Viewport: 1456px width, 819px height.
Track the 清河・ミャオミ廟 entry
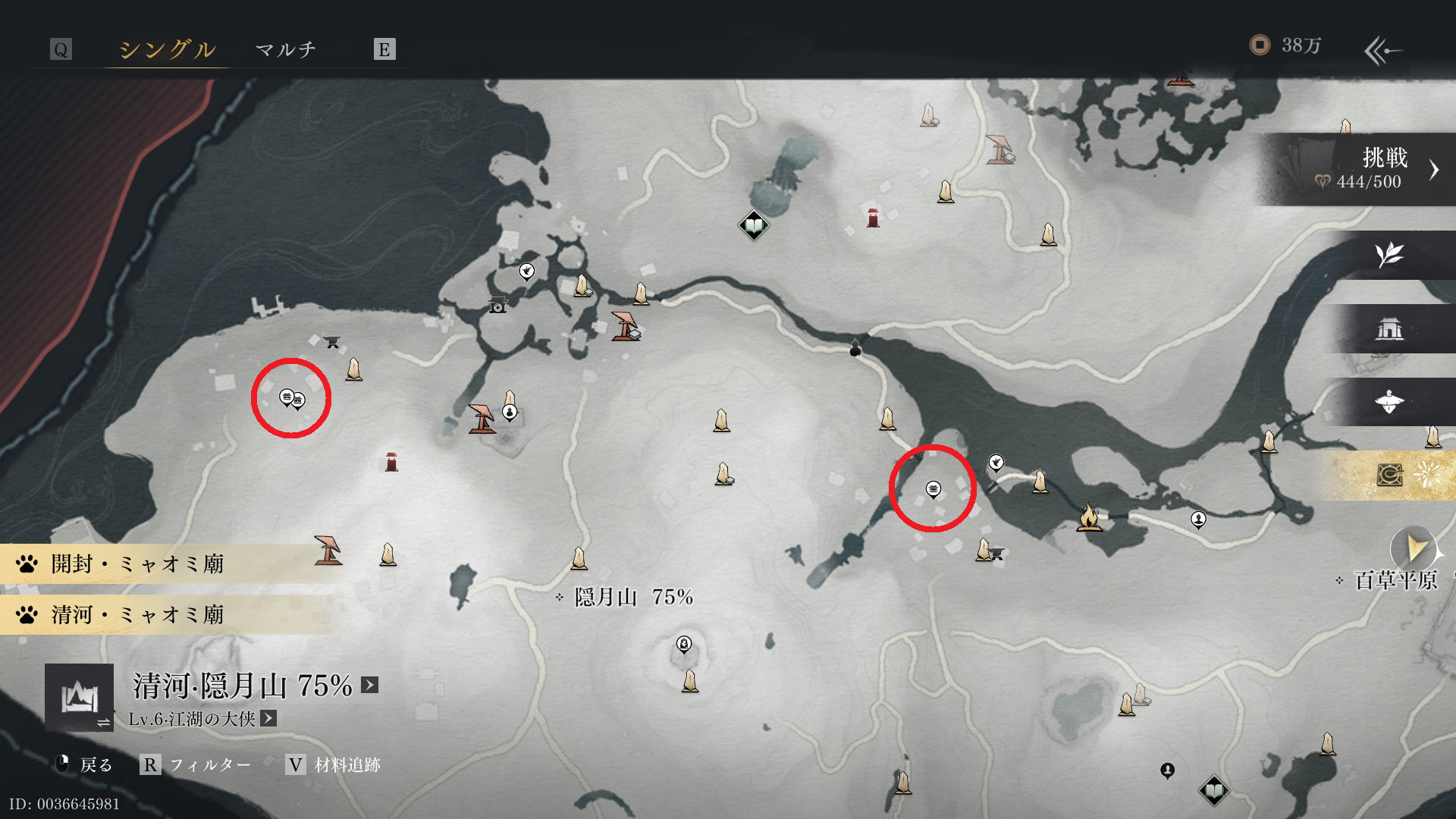coord(136,614)
